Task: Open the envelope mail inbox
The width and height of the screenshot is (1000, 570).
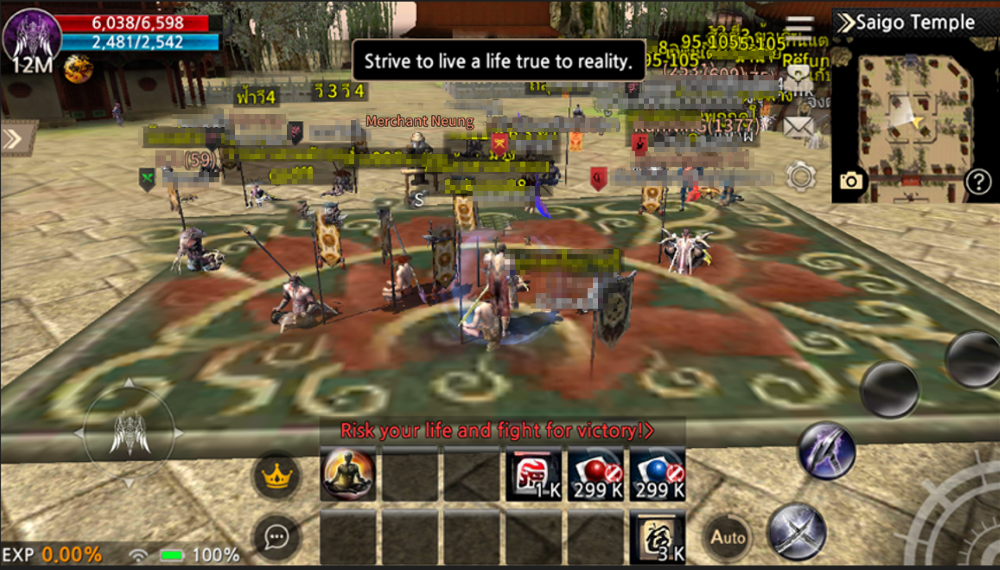Action: [x=799, y=127]
